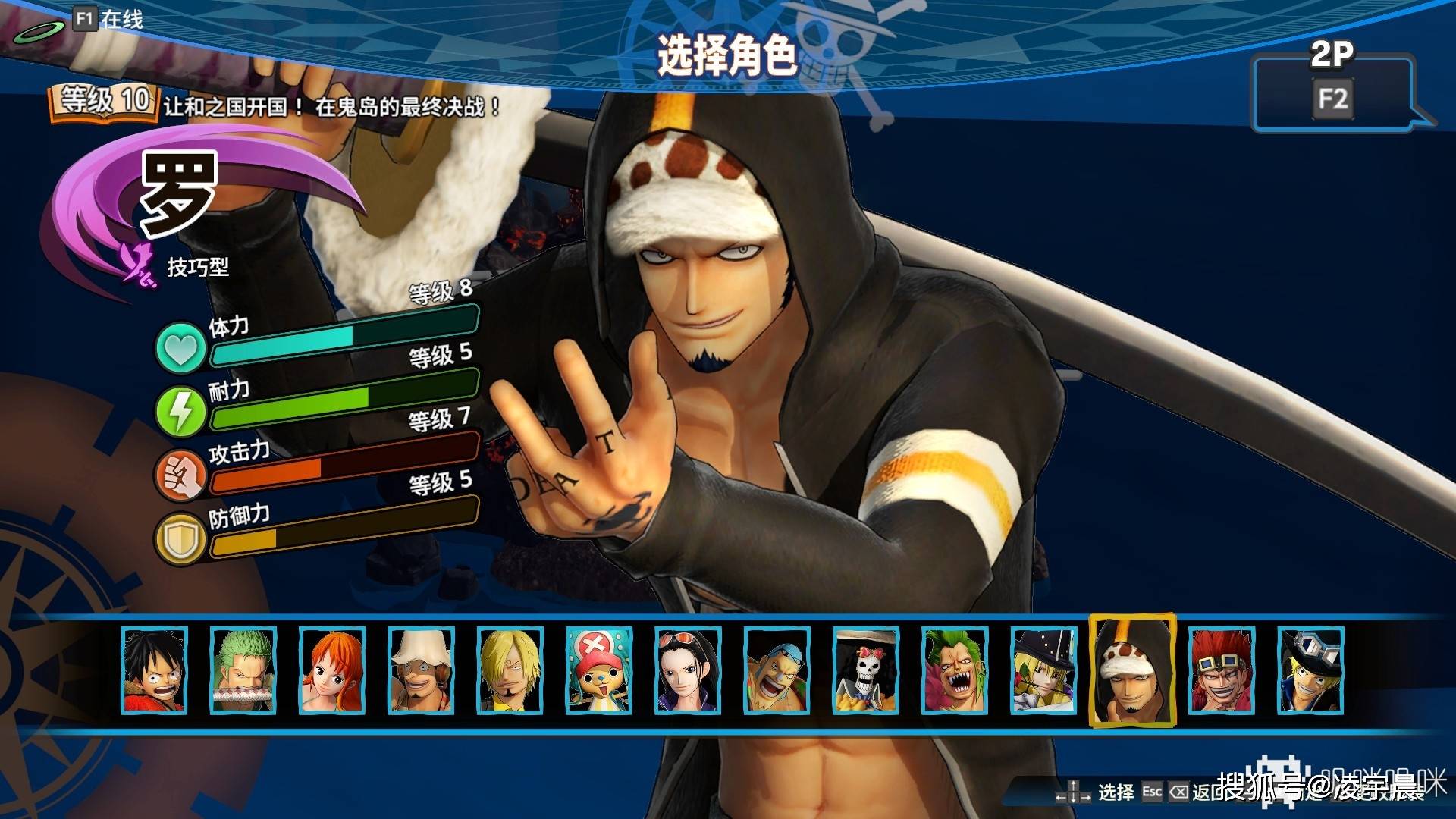
Task: Pick Nico Robin's portrait
Action: coord(687,670)
